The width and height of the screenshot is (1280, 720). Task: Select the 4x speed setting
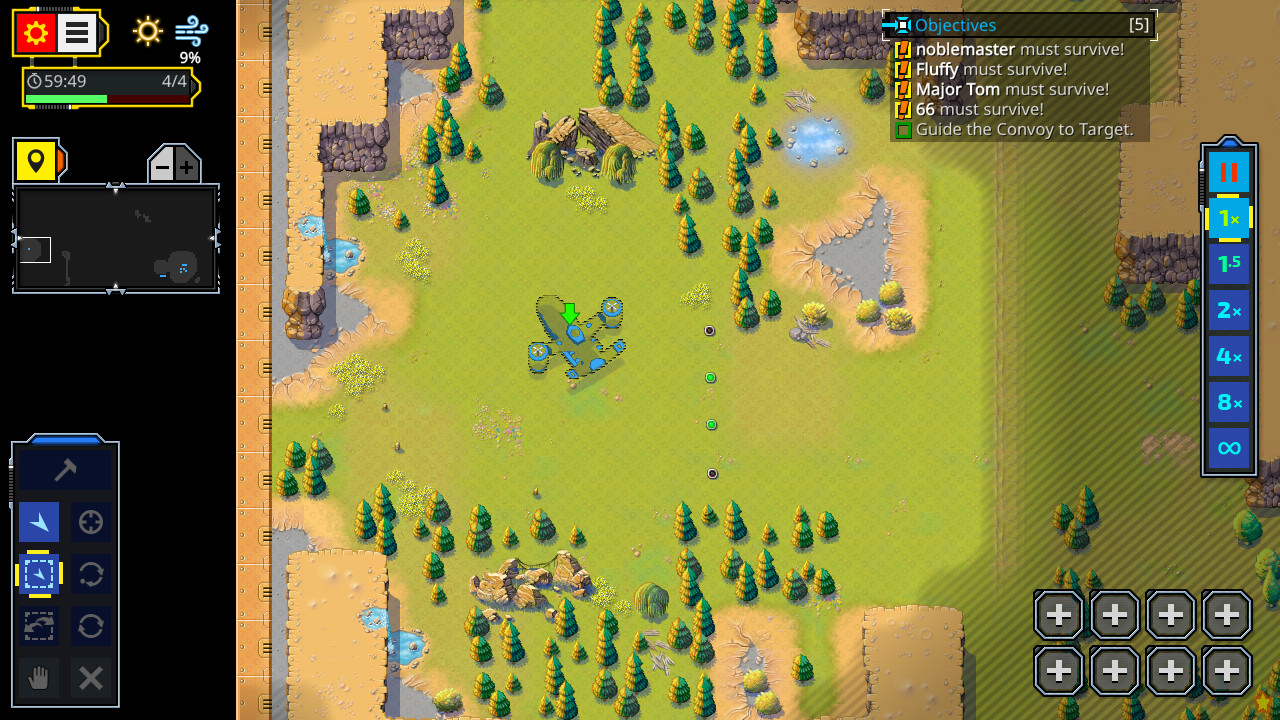point(1228,355)
